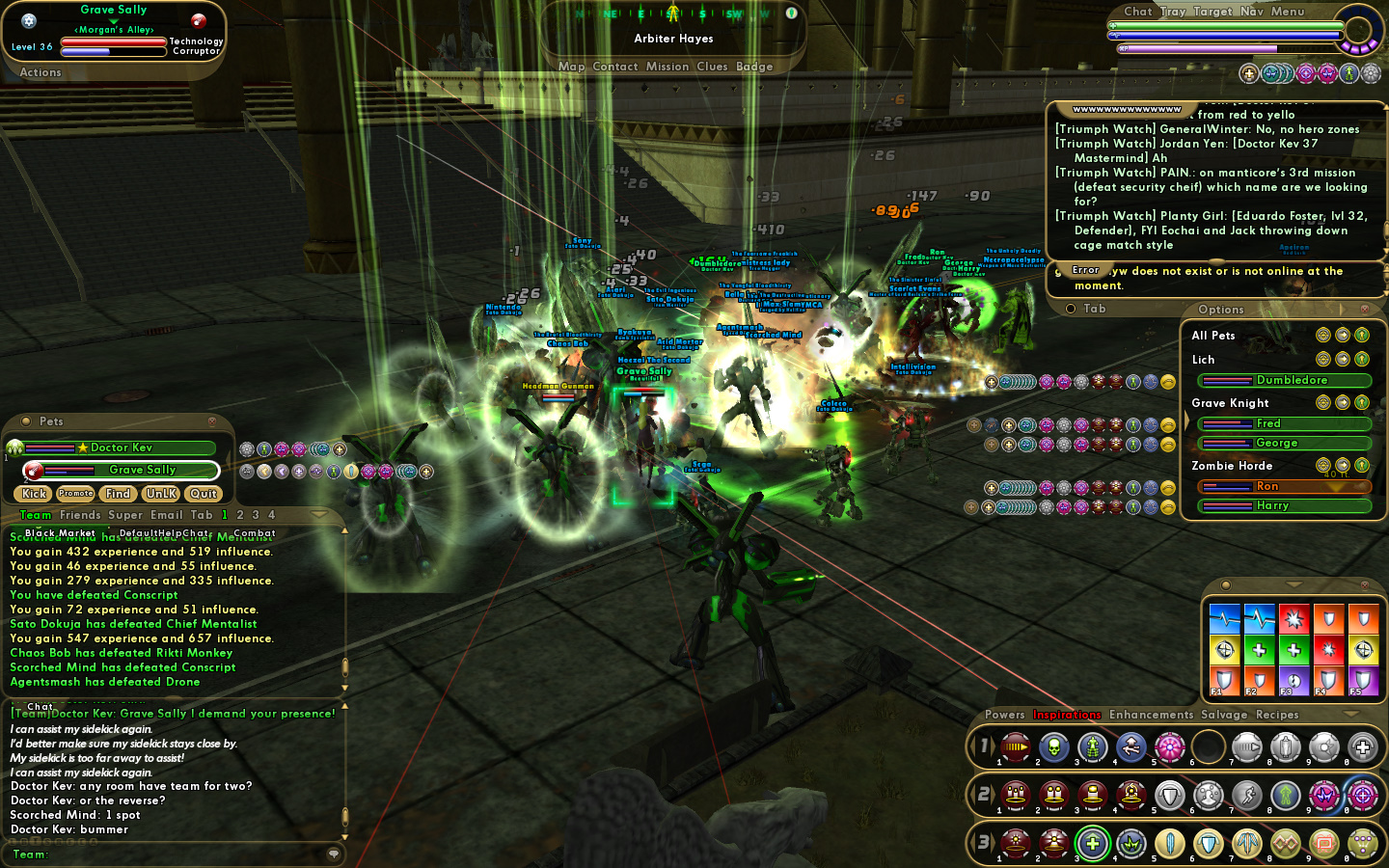Open the Recipes window
The image size is (1389, 868).
click(1277, 715)
